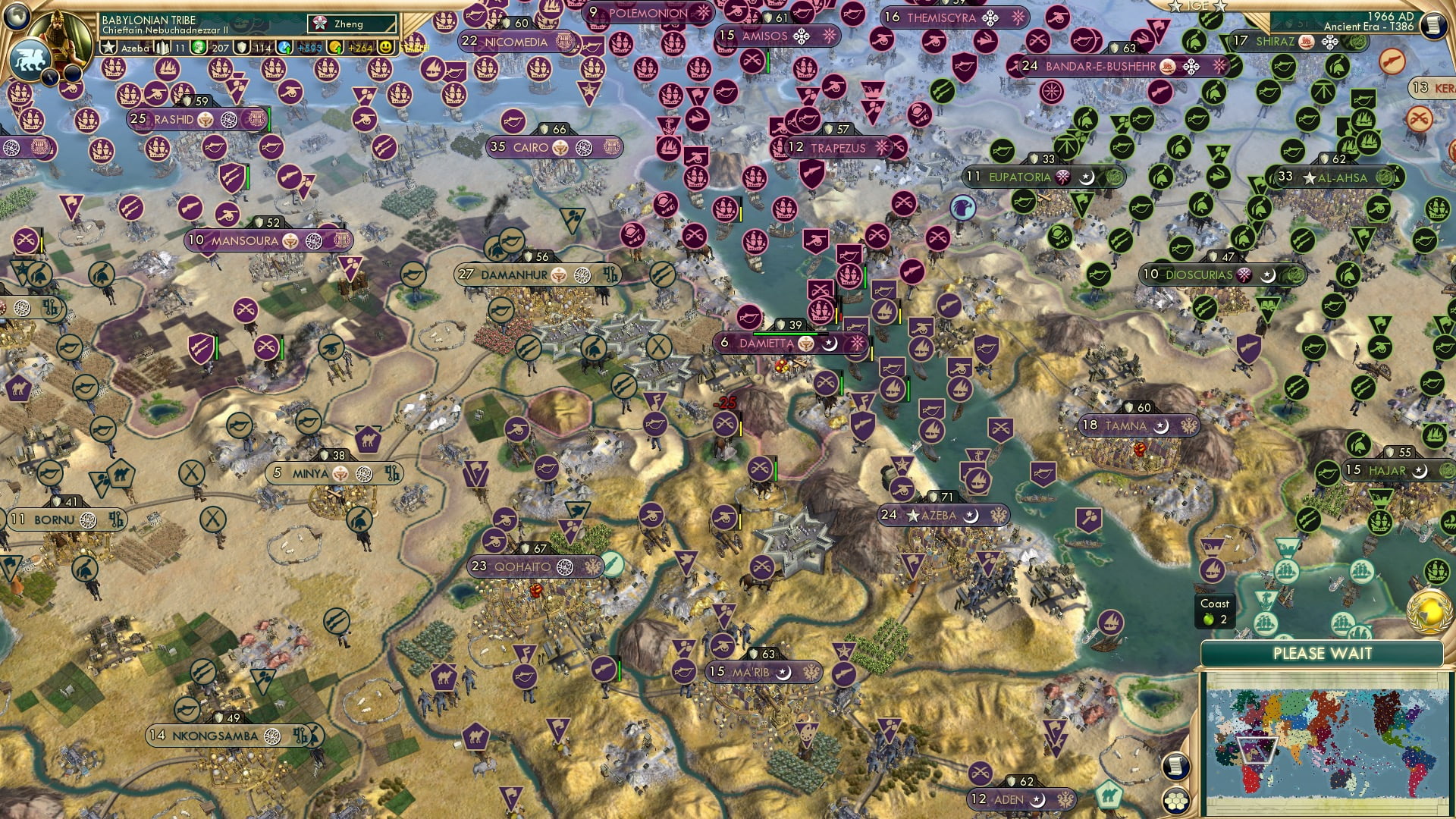
Task: Click the religion icon beside Cairo's name
Action: [x=584, y=147]
